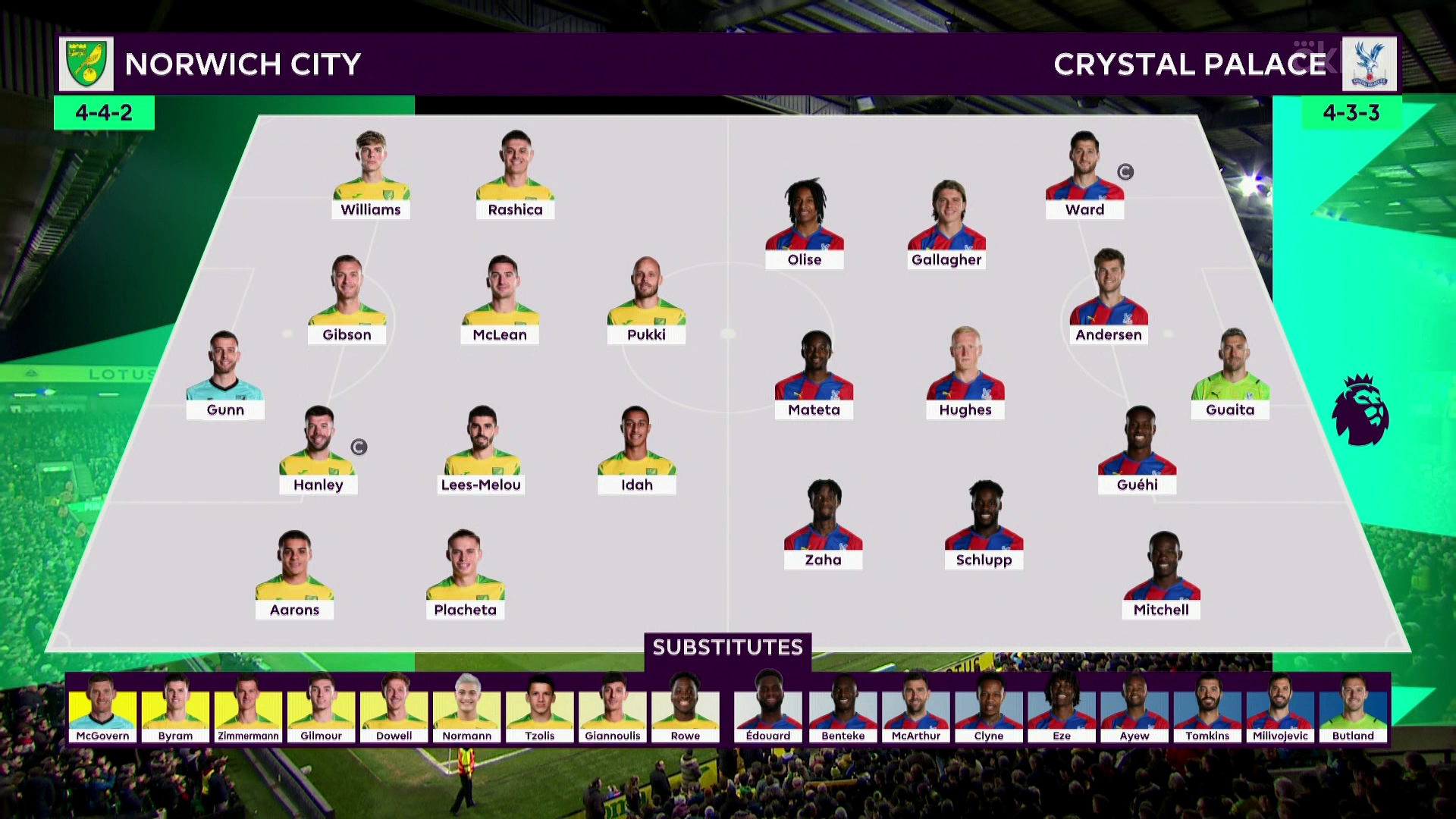Select the Mateta player card
This screenshot has height=819, width=1456.
814,375
